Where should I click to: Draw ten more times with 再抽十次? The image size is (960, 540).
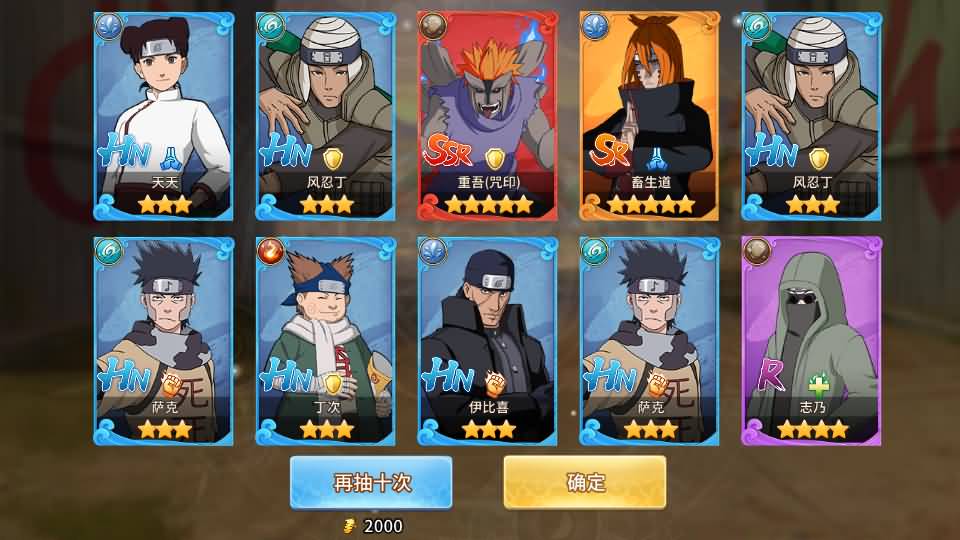(x=371, y=483)
